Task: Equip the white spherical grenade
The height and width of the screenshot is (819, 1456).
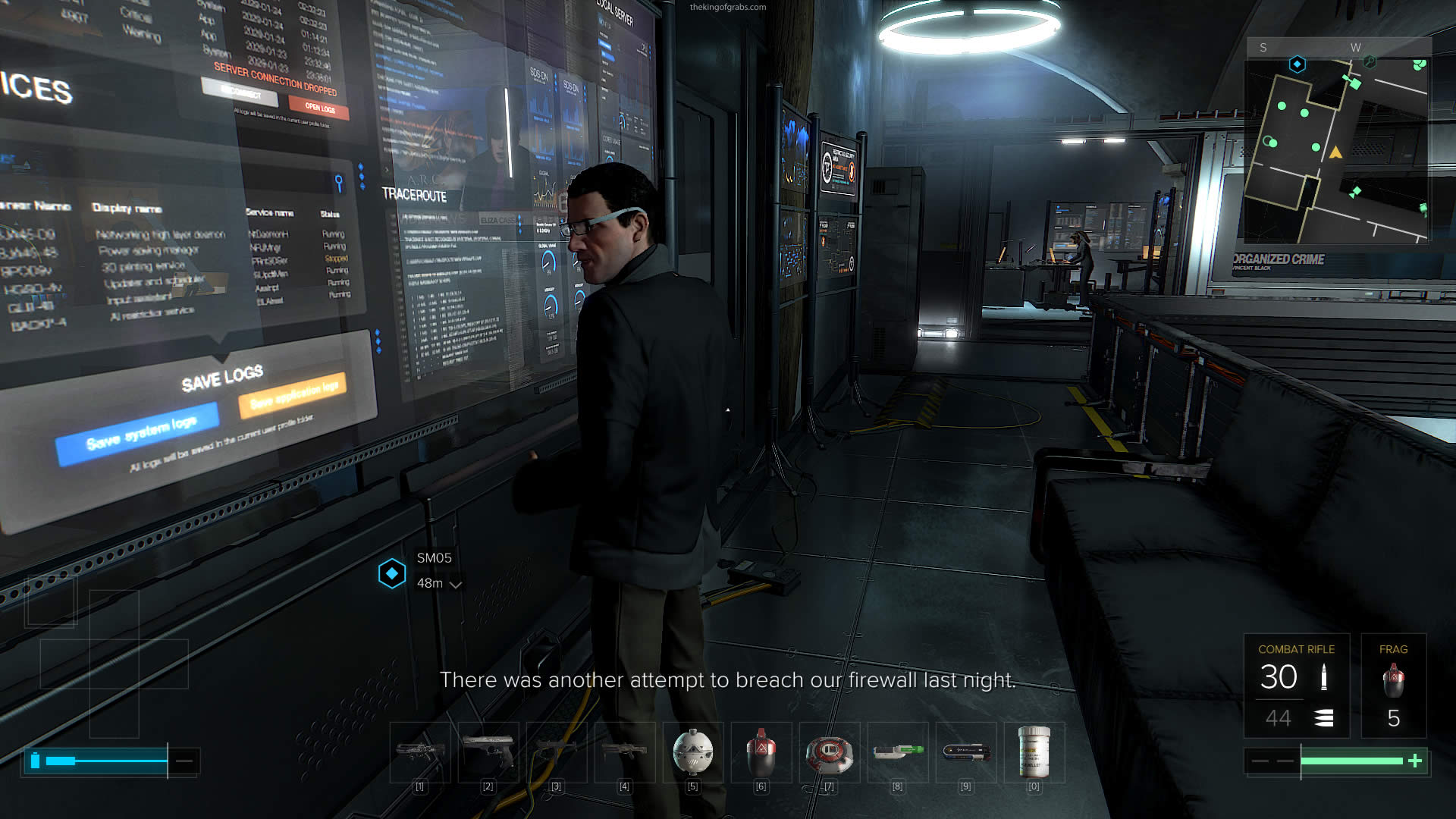Action: click(693, 752)
